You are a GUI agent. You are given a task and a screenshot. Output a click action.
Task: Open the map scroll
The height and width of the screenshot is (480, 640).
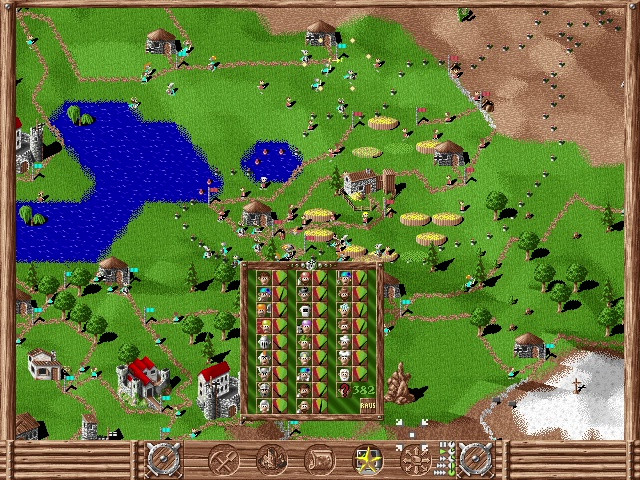coord(319,461)
